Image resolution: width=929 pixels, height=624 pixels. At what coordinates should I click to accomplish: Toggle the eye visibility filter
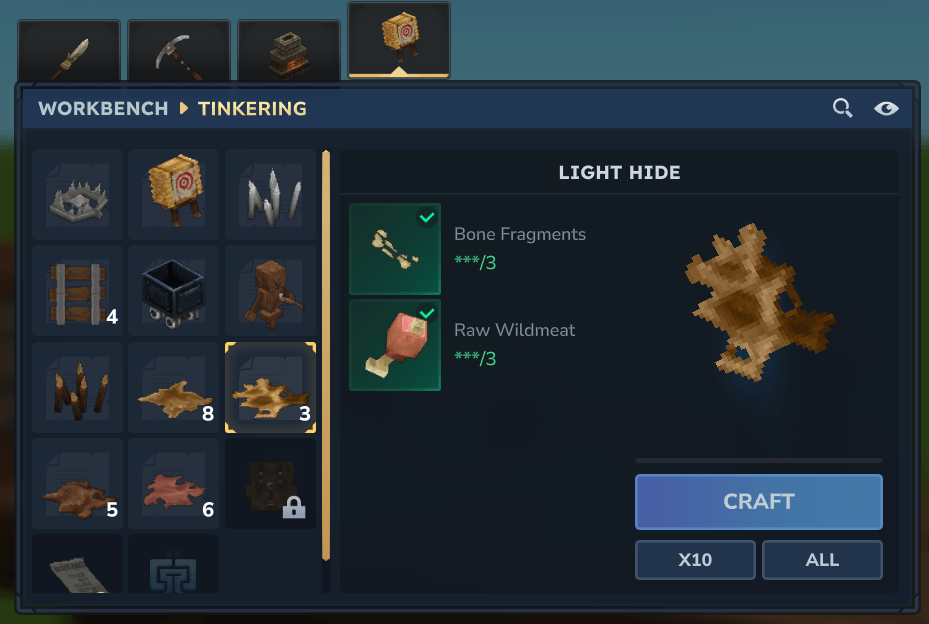point(886,108)
